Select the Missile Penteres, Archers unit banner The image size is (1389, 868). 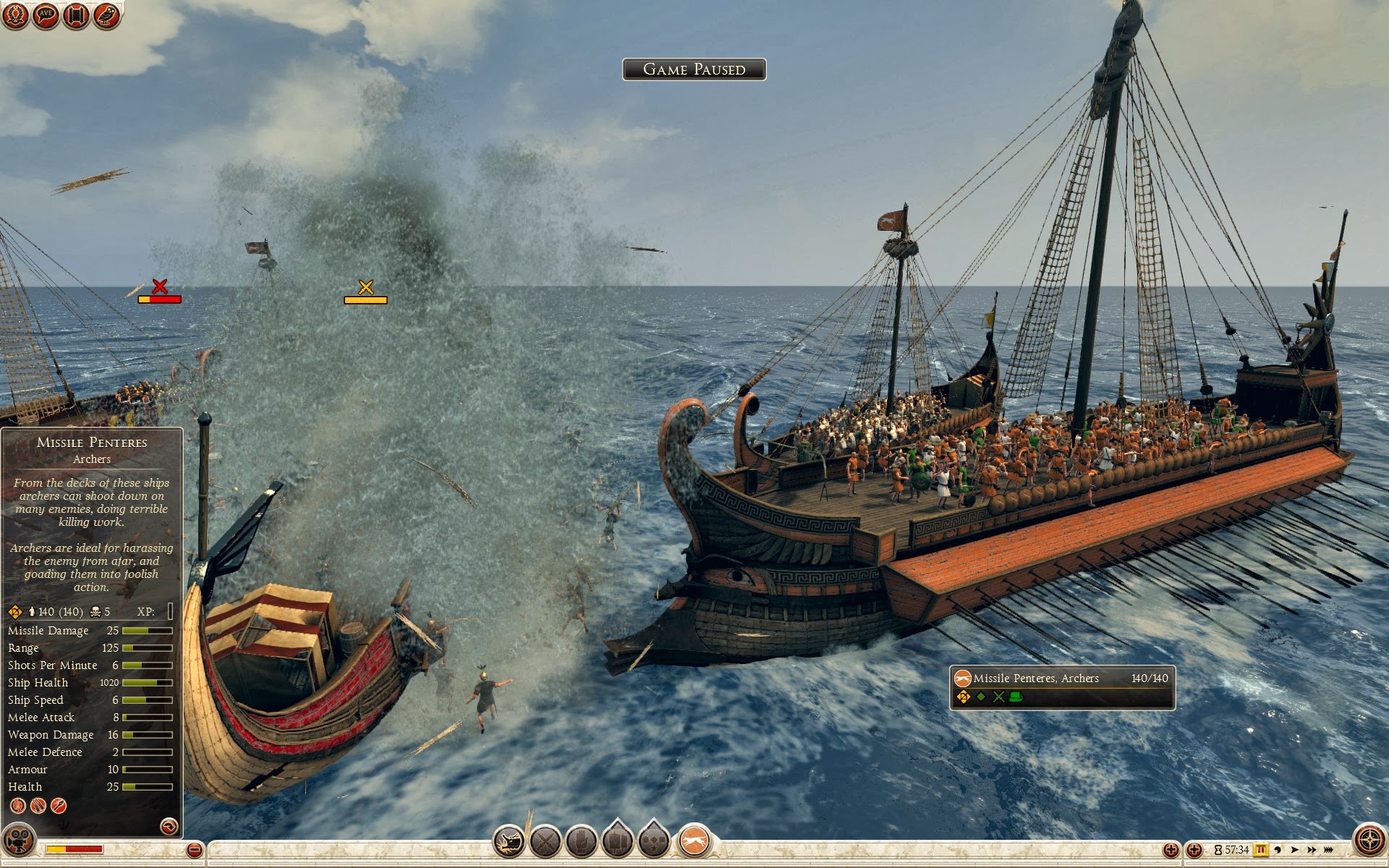pos(1061,687)
